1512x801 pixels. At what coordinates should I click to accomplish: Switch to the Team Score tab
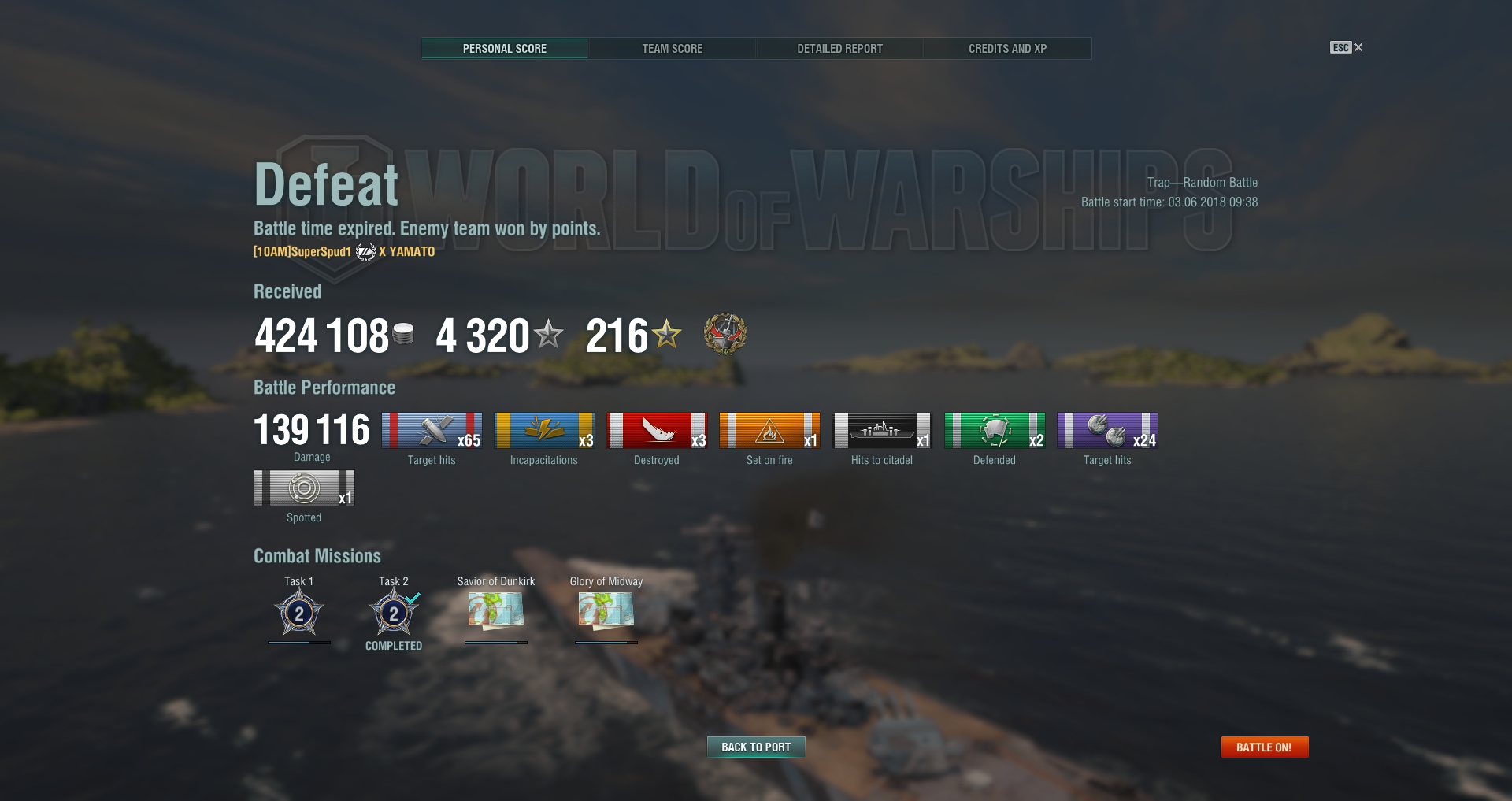coord(672,49)
